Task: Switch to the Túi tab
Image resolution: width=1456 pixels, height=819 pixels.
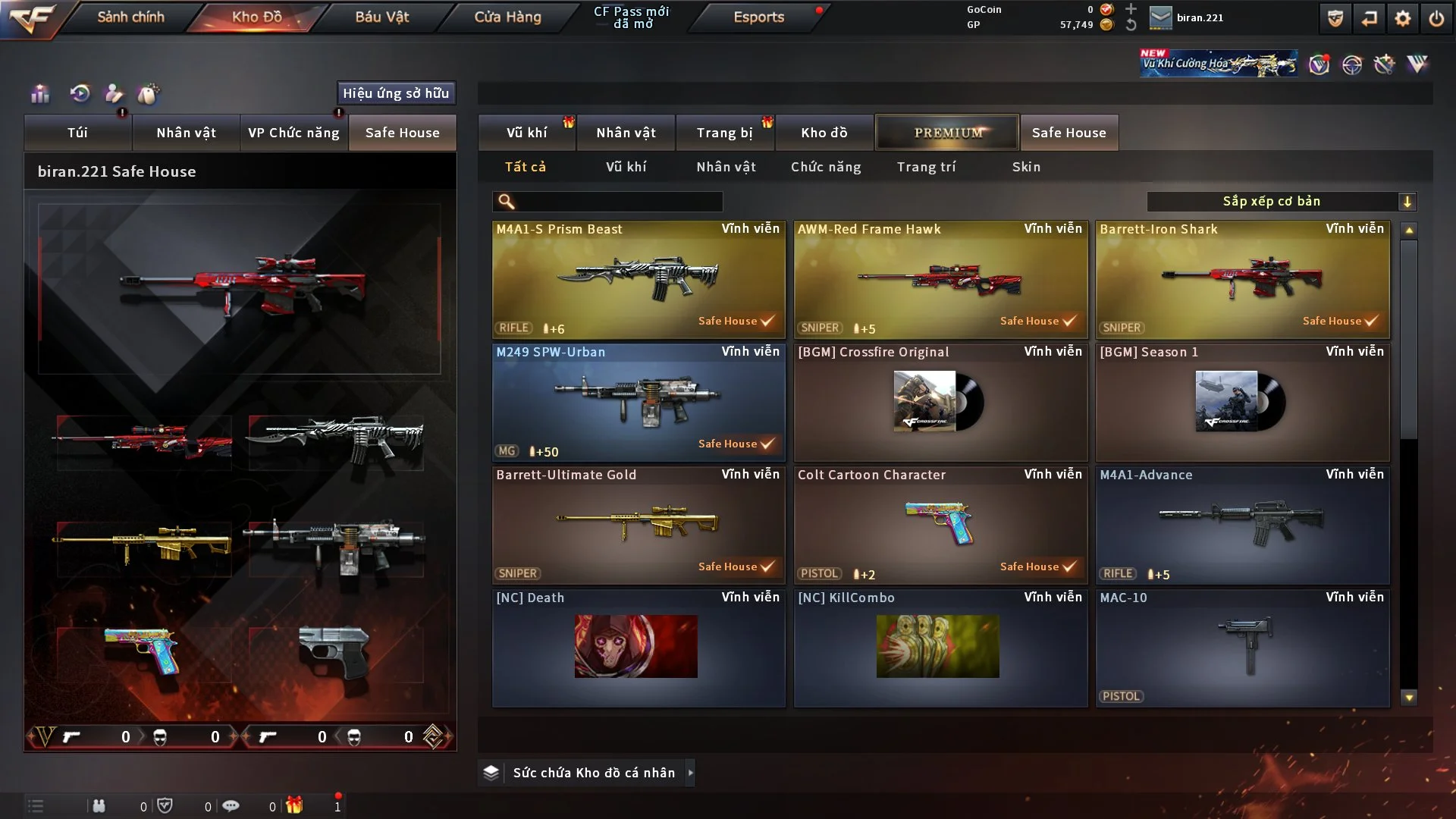Action: [x=77, y=133]
